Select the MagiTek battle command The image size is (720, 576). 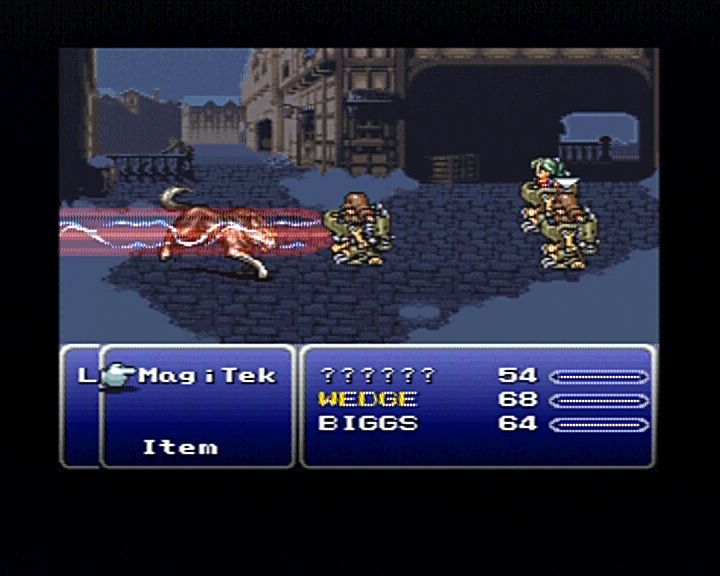pyautogui.click(x=207, y=376)
